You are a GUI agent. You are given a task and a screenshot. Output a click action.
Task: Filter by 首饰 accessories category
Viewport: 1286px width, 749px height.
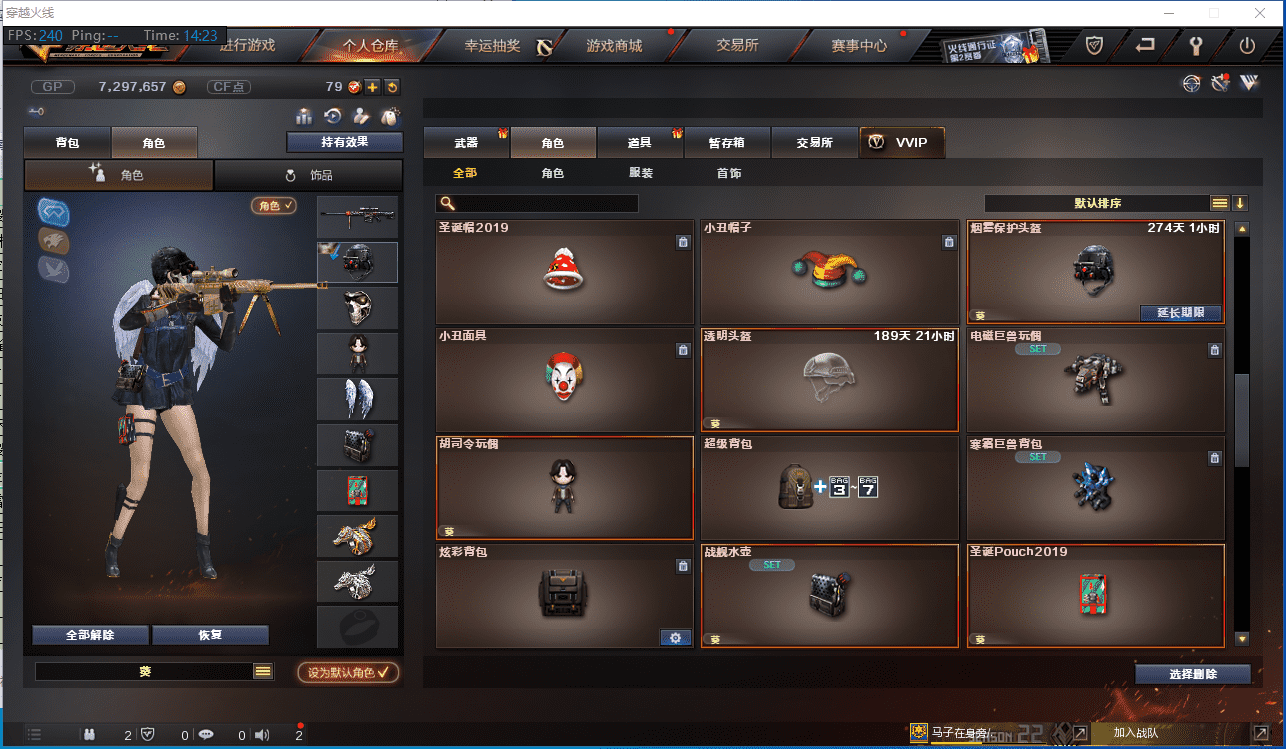[729, 173]
